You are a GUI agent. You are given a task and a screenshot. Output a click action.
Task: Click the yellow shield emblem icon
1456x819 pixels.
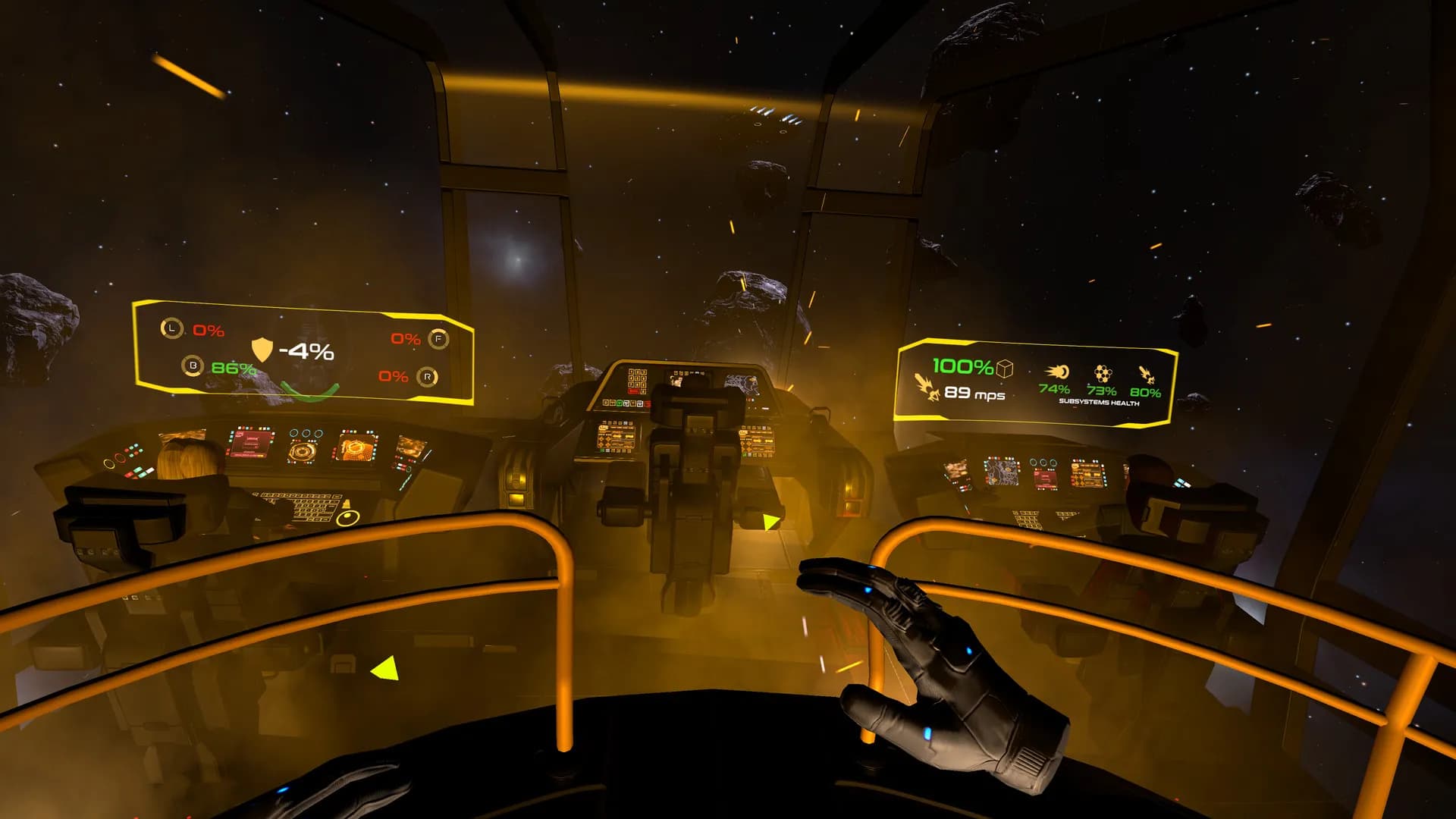(262, 350)
